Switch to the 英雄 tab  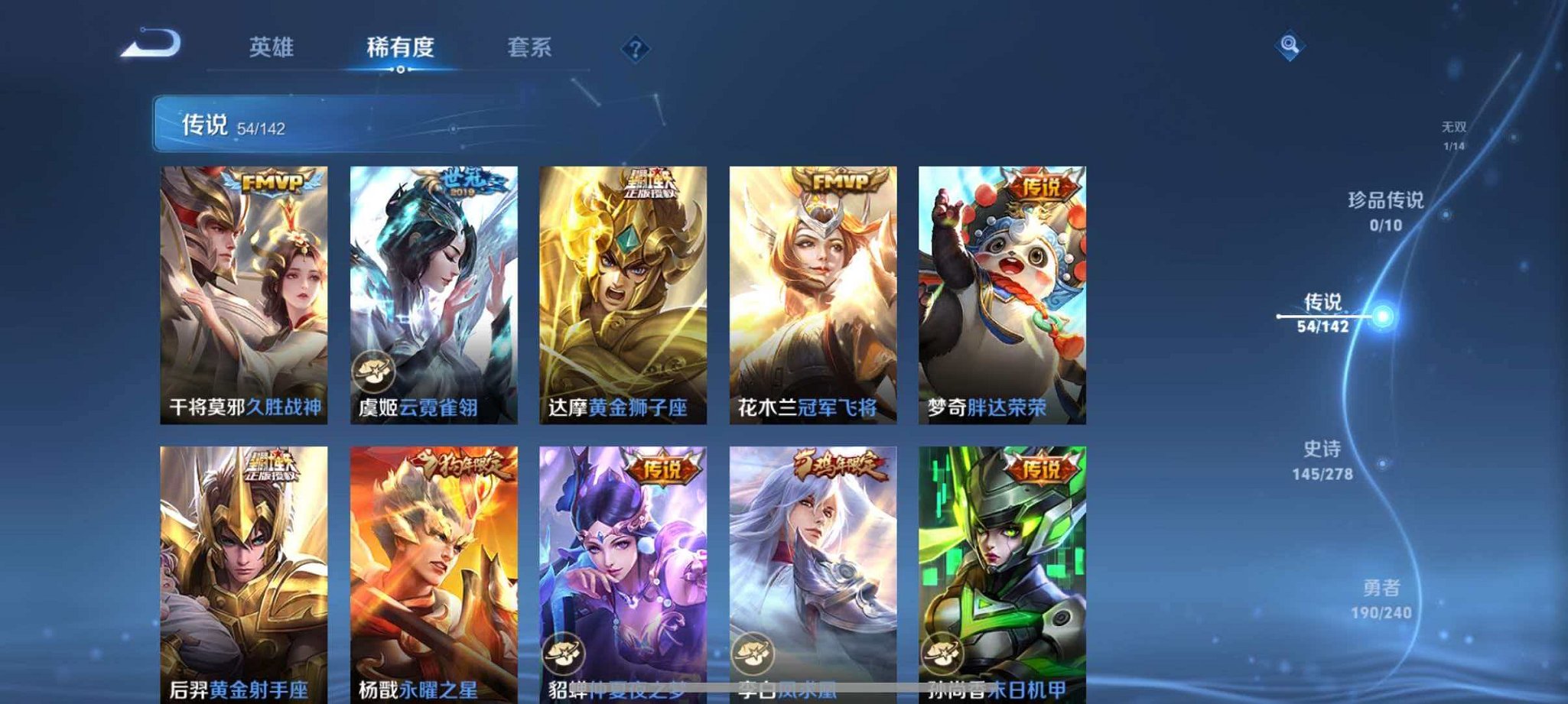tap(272, 47)
